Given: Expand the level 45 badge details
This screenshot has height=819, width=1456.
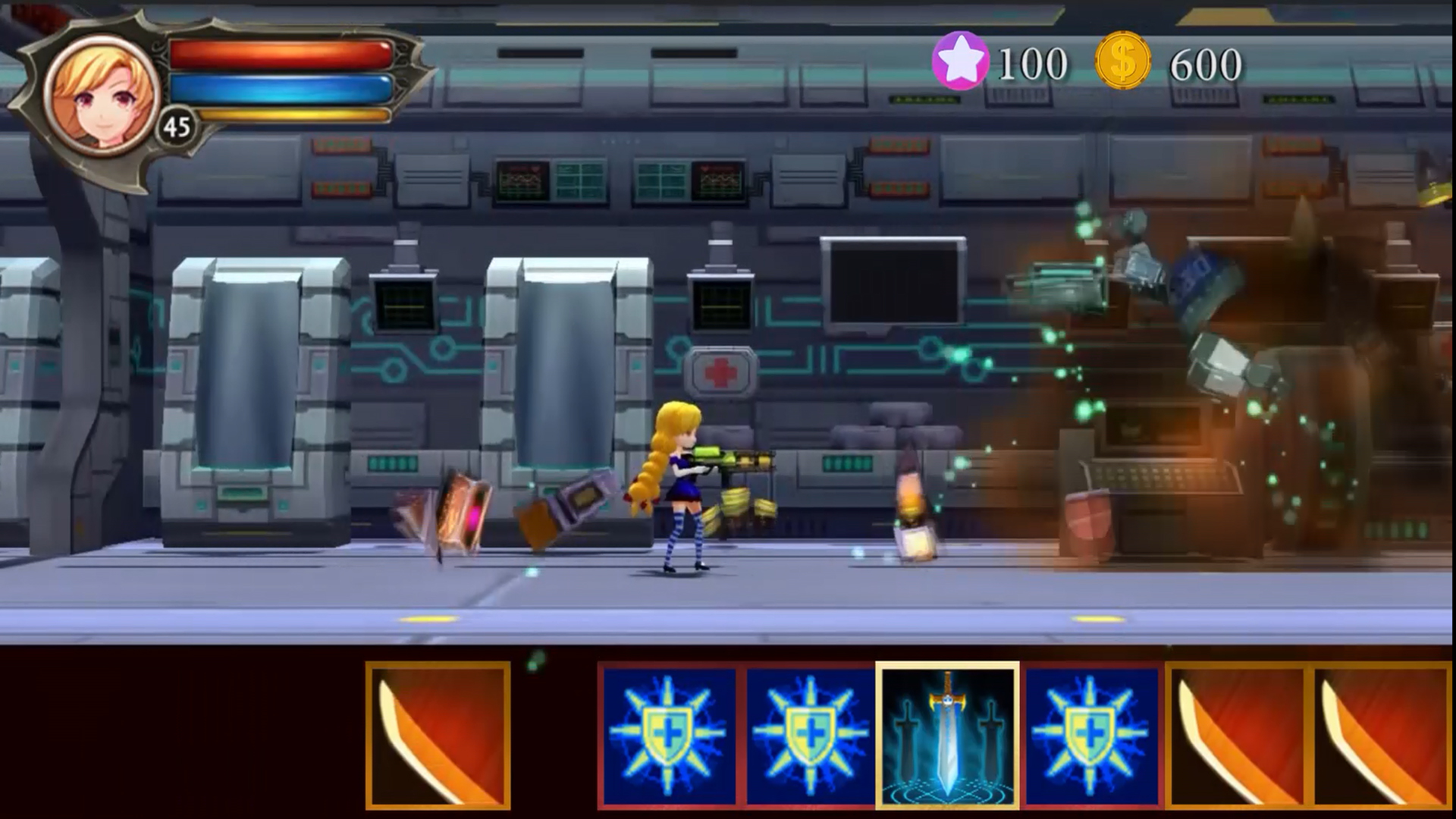Looking at the screenshot, I should click(x=177, y=126).
